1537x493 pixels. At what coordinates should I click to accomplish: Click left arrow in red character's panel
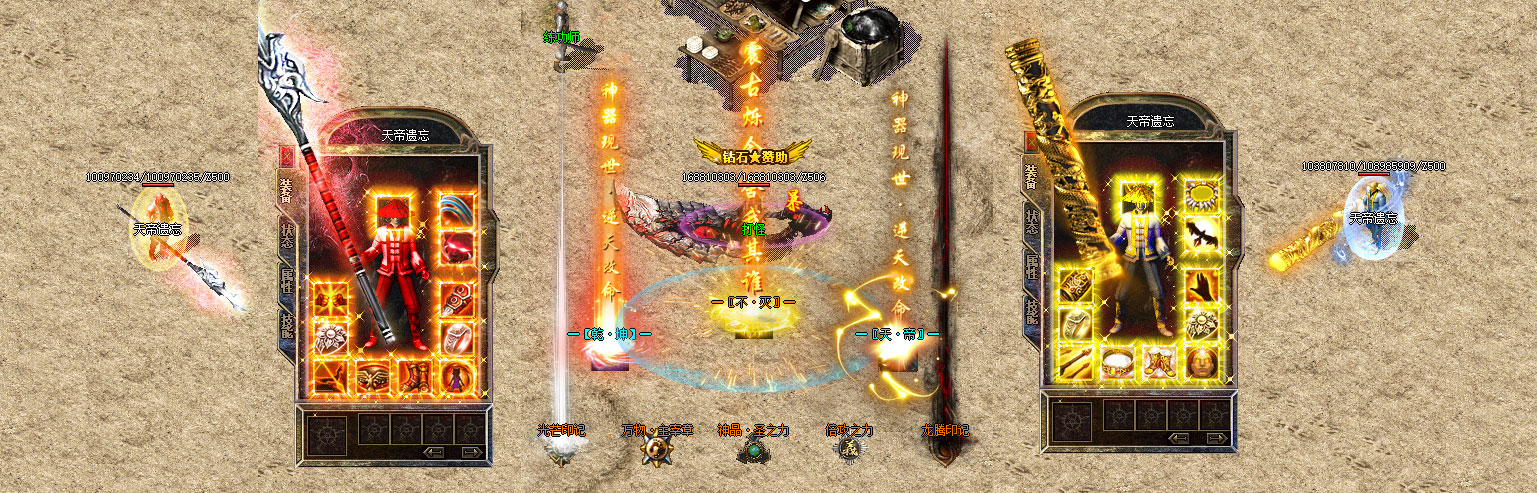click(435, 452)
